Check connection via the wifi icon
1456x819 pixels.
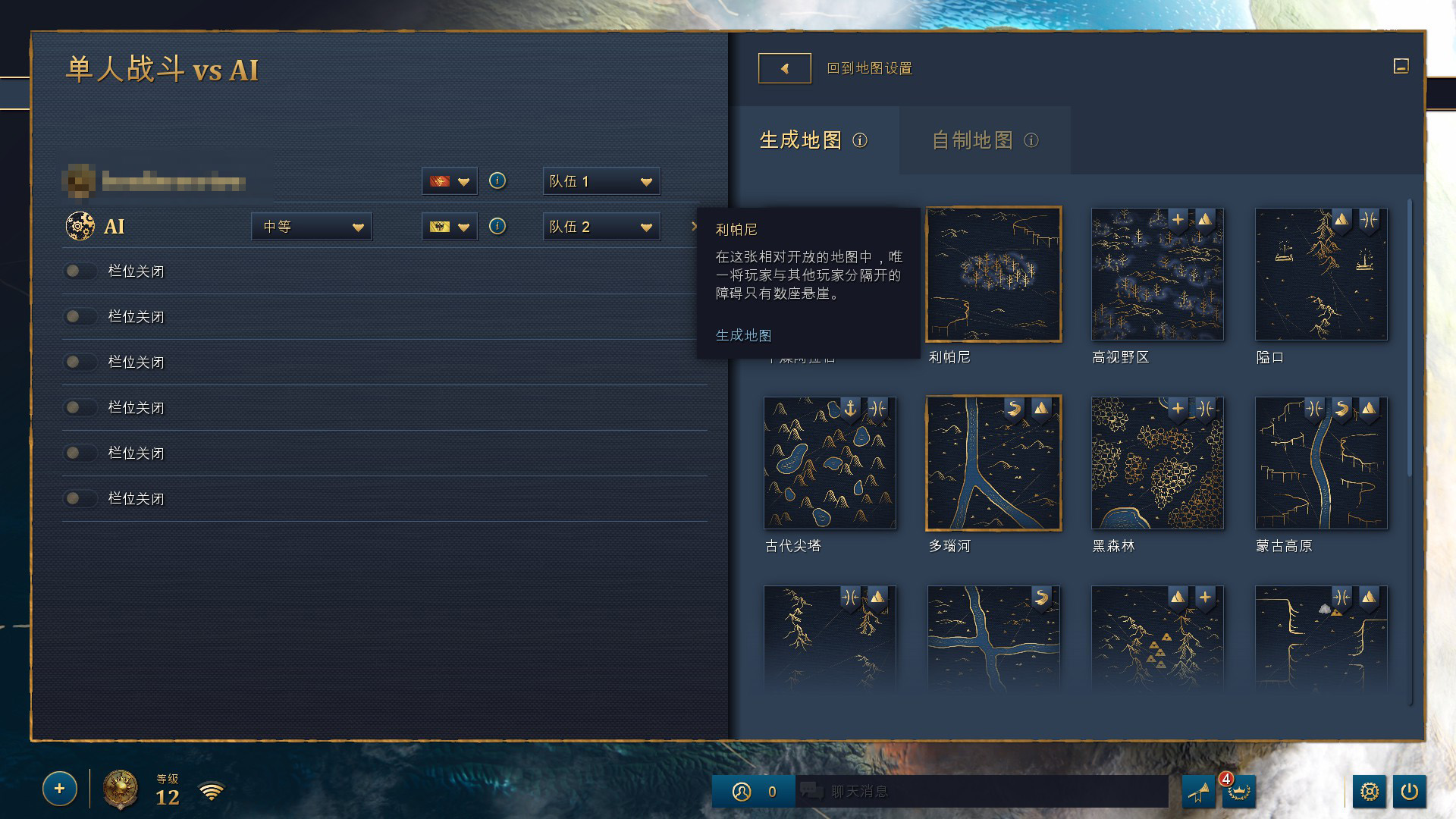[x=212, y=791]
